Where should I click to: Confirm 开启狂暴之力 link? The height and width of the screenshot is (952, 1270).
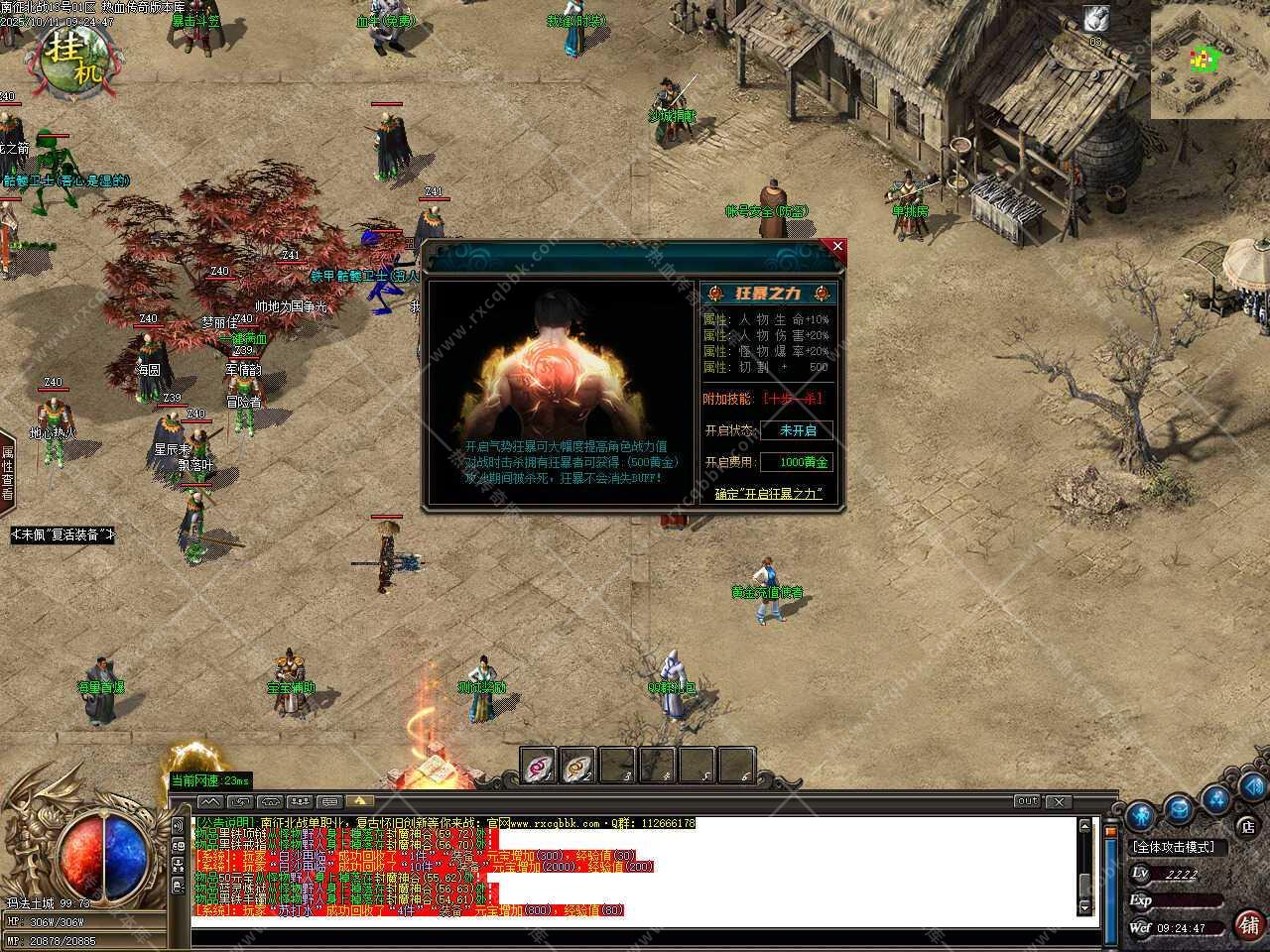tap(769, 493)
